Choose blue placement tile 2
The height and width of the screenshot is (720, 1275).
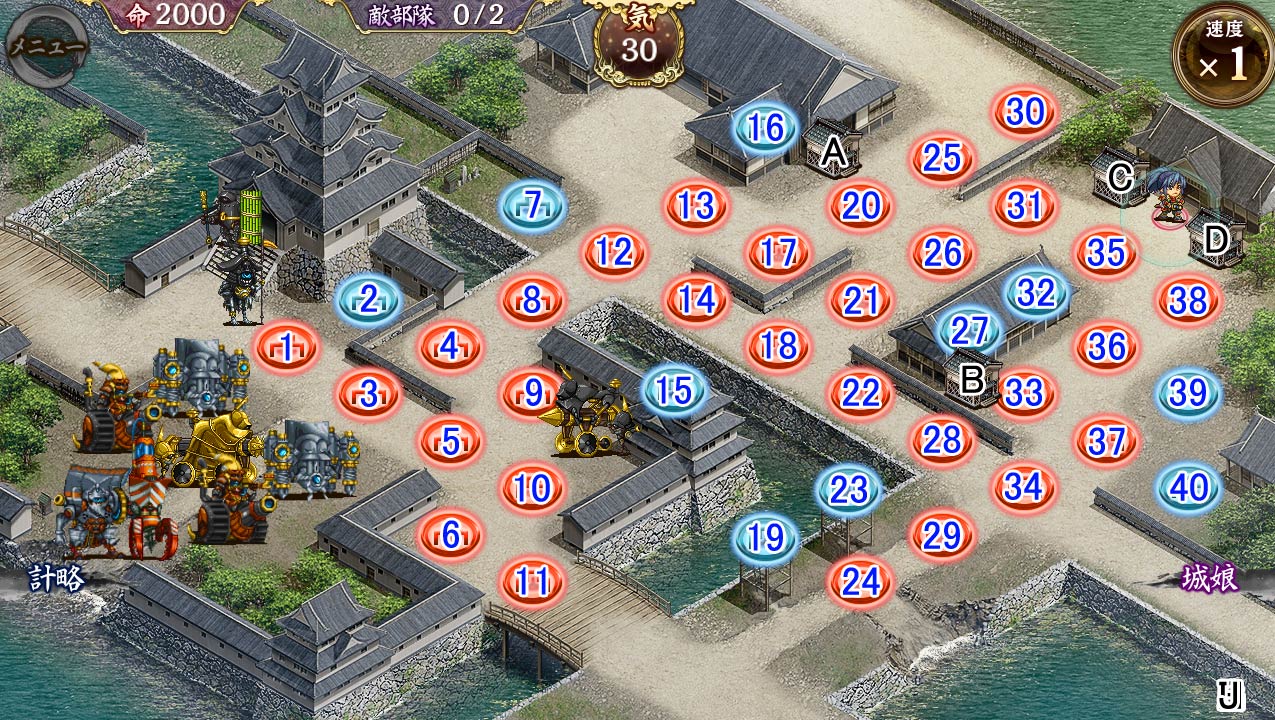click(368, 299)
